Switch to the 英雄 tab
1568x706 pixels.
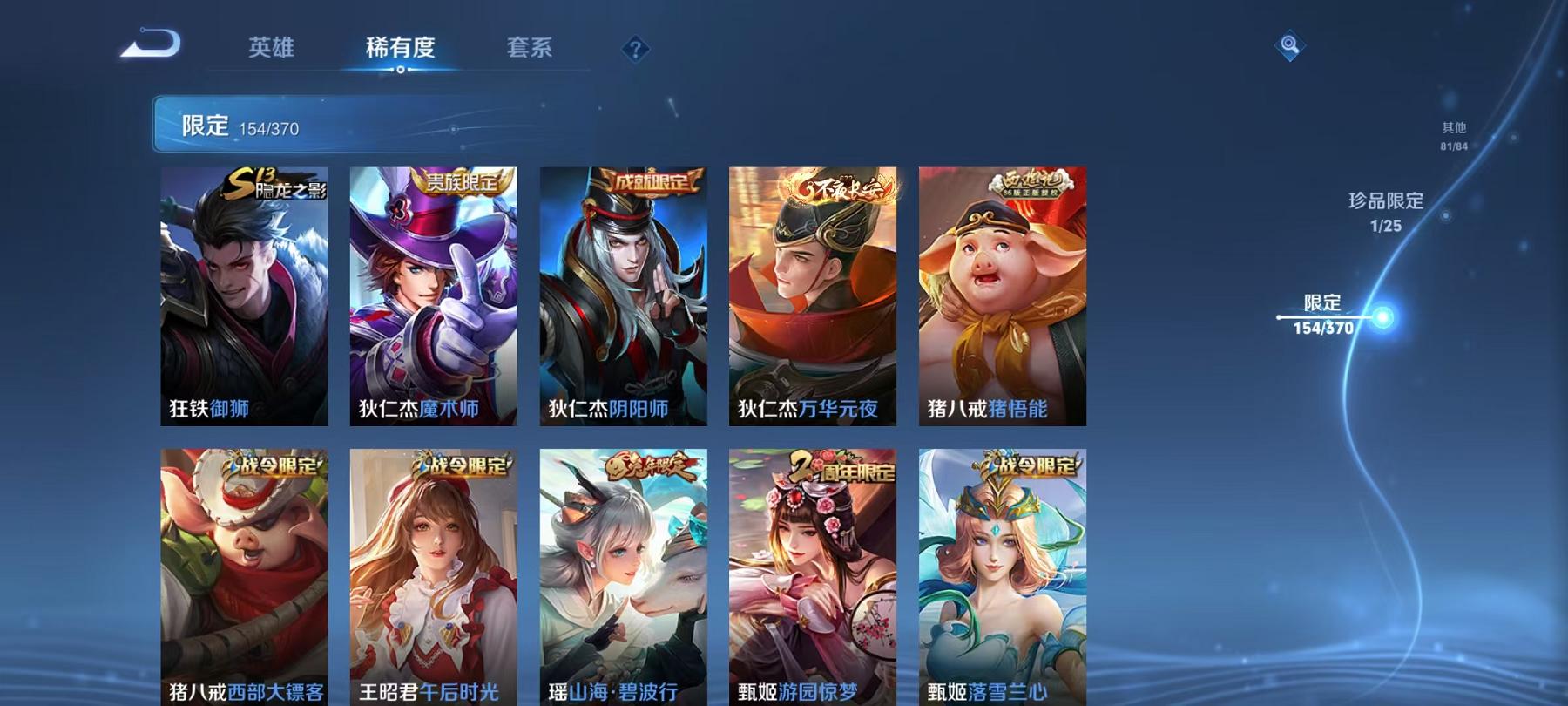pyautogui.click(x=271, y=49)
